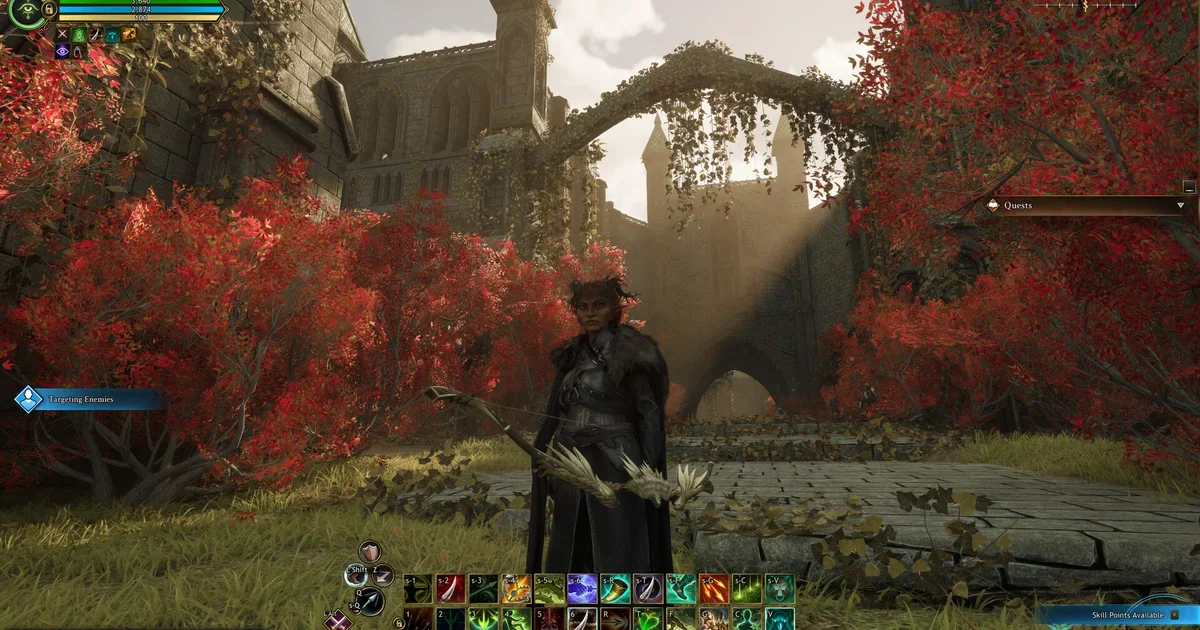The height and width of the screenshot is (630, 1200).
Task: Select the orange buff status icon
Action: [x=129, y=35]
